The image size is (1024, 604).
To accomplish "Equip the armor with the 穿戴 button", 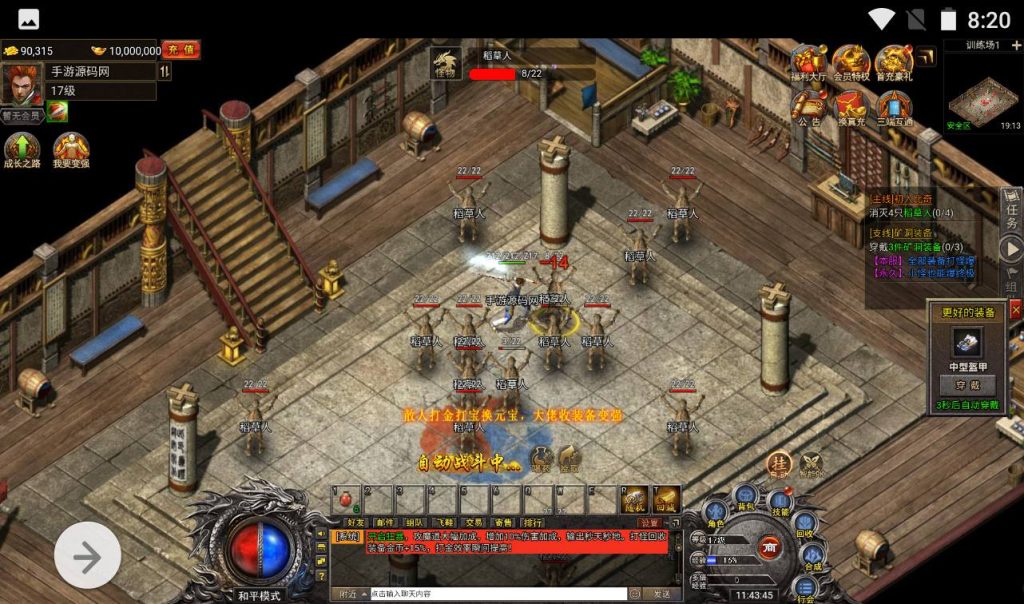I will (x=967, y=383).
